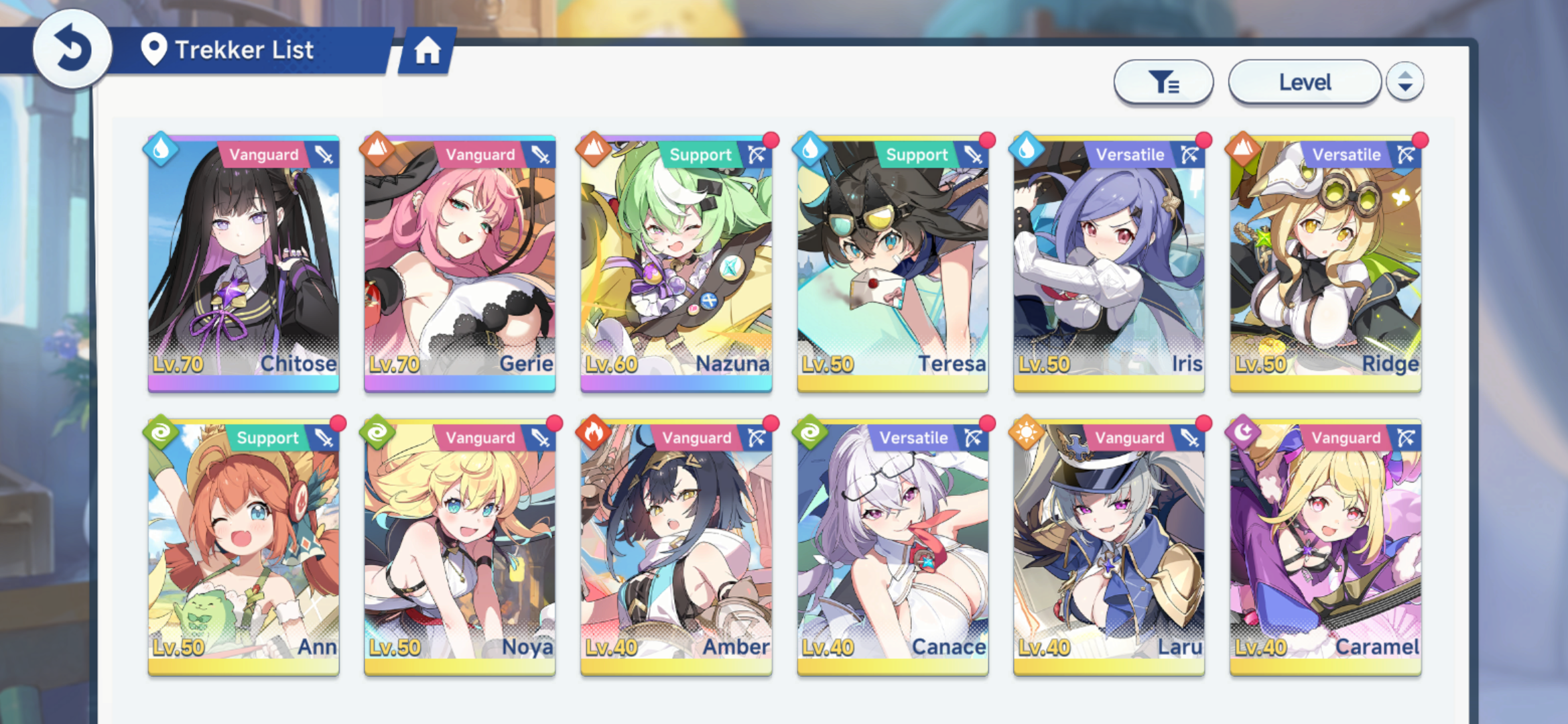Change the Level sort criterion
1568x724 pixels.
click(x=1304, y=82)
